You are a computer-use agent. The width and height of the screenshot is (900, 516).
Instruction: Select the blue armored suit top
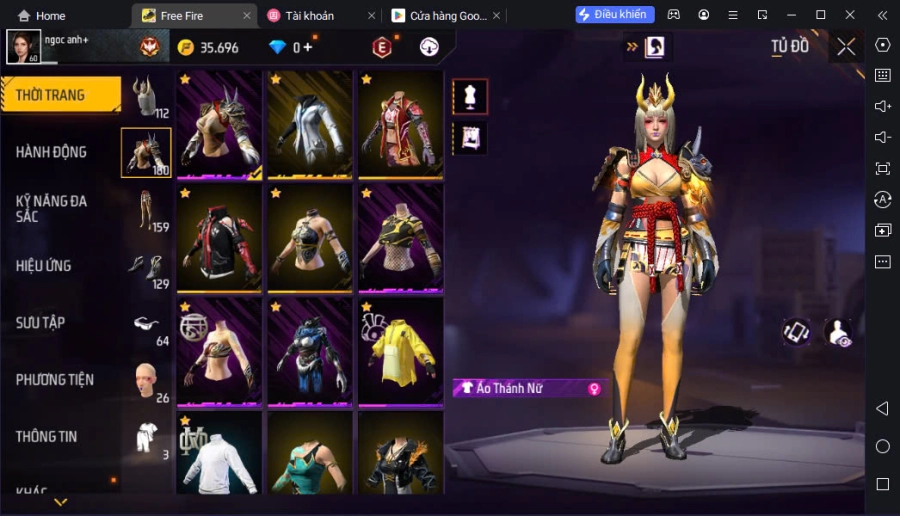tap(310, 352)
